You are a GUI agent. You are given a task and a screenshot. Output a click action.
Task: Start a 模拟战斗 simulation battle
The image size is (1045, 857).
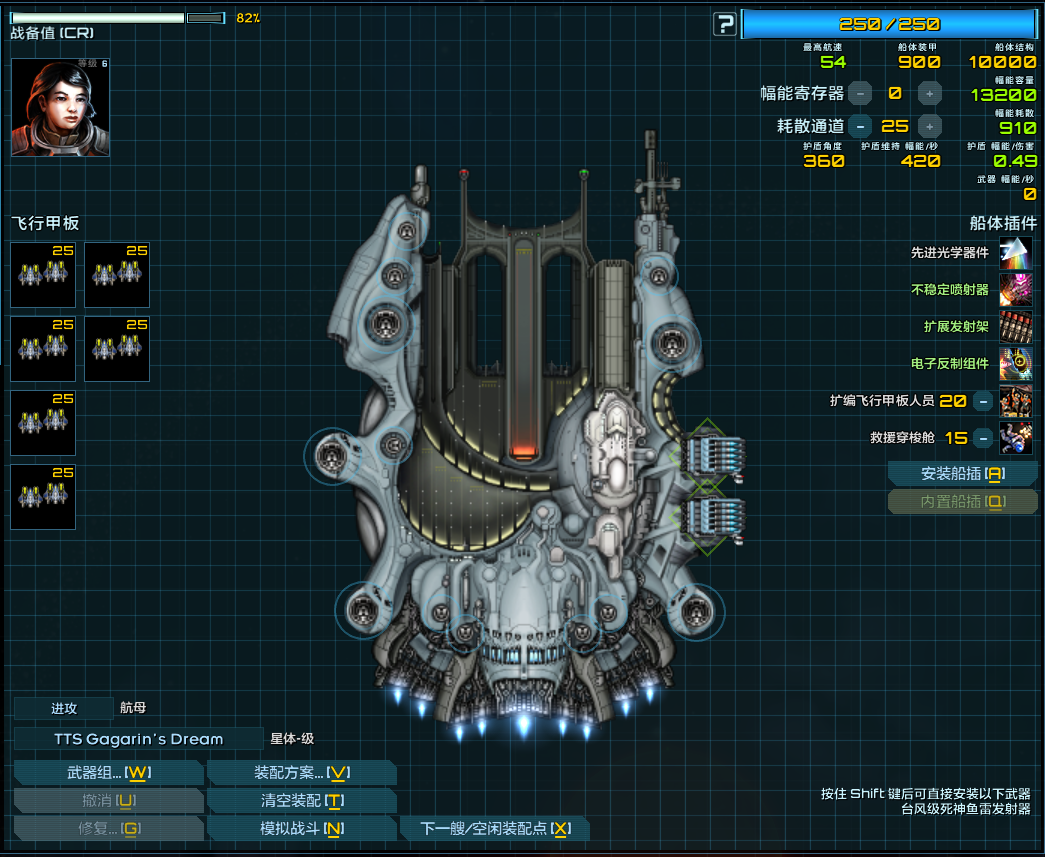pos(301,829)
